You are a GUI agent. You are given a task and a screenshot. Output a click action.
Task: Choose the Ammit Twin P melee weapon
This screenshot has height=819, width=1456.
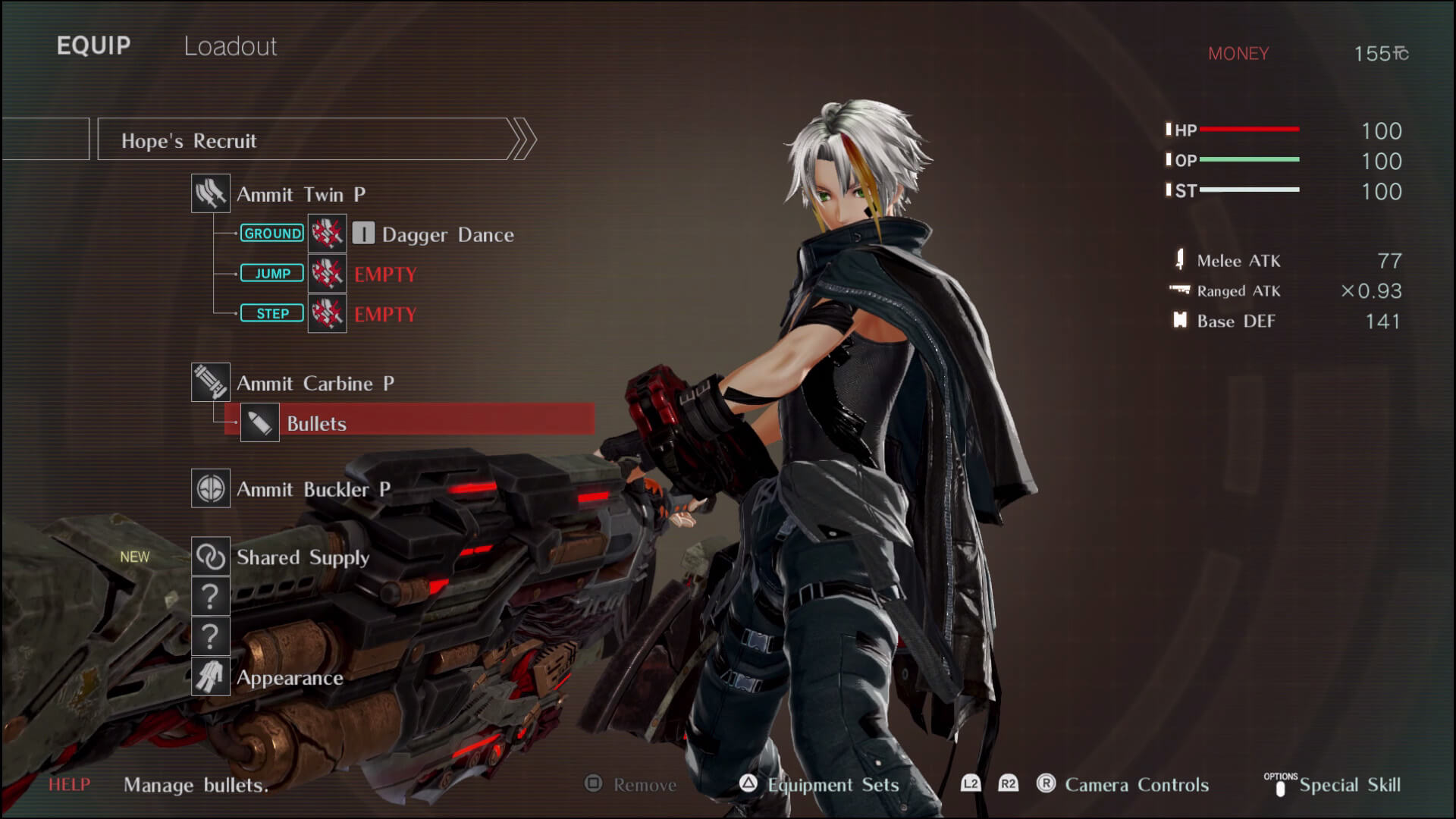click(300, 194)
